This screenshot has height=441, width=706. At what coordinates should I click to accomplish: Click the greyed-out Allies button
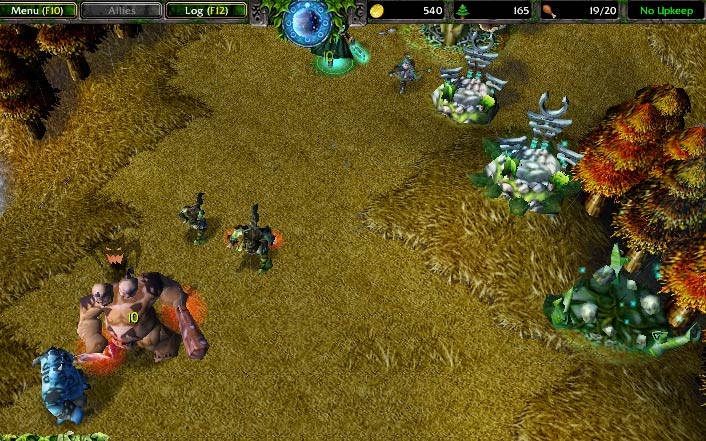[122, 10]
